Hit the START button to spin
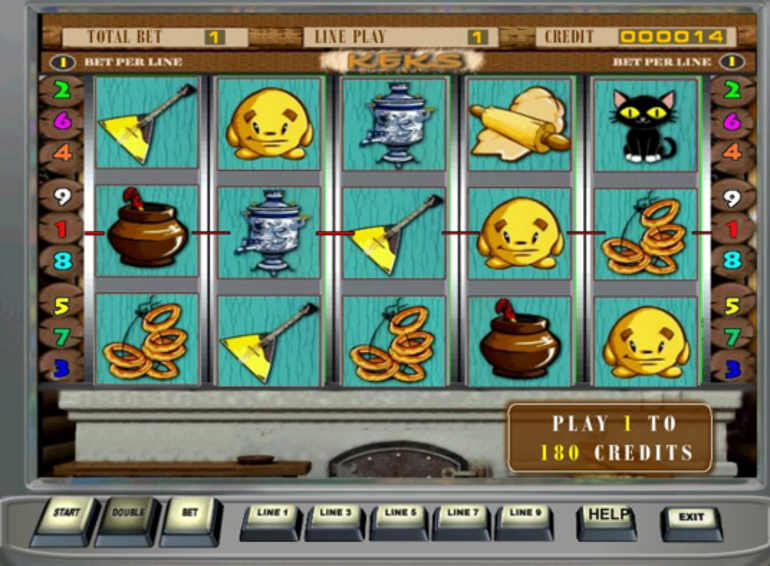This screenshot has width=770, height=566. 65,517
